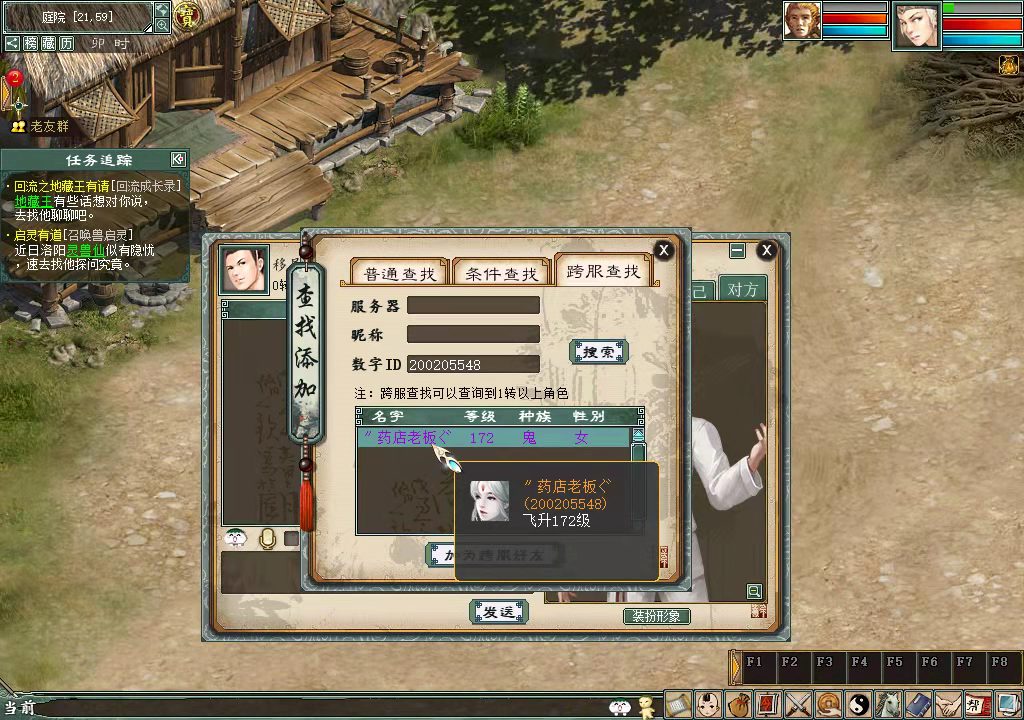
Task: Switch to the 对方 tab
Action: 742,290
